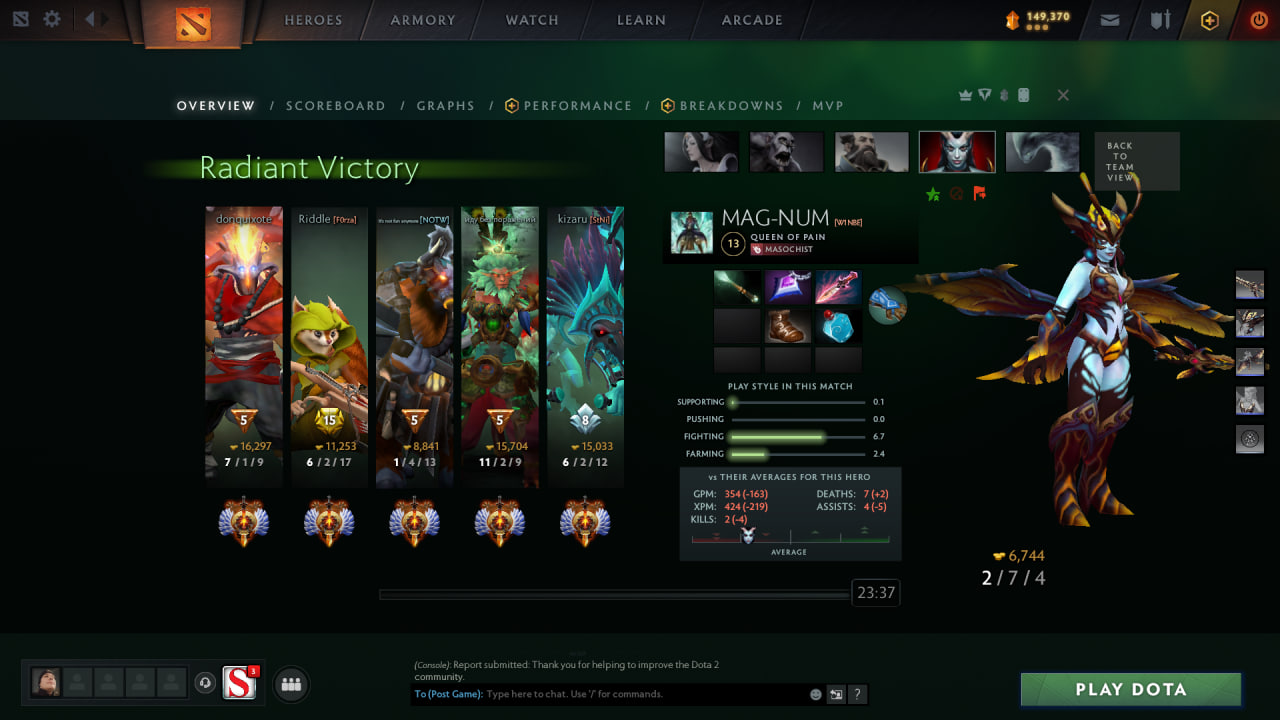Open the Arcade section

tap(752, 20)
